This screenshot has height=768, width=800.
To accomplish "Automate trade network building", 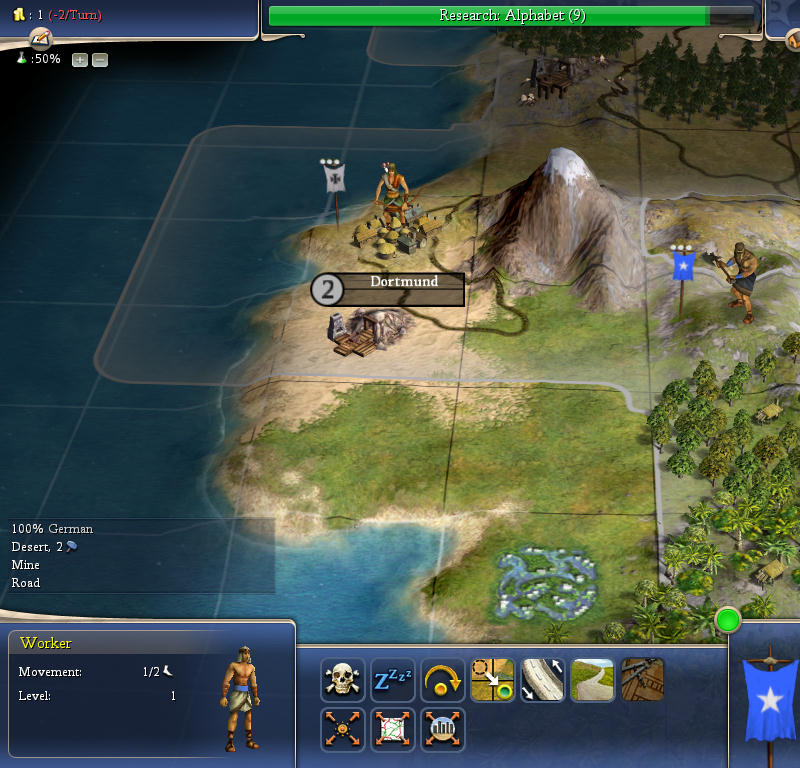I will pyautogui.click(x=393, y=730).
